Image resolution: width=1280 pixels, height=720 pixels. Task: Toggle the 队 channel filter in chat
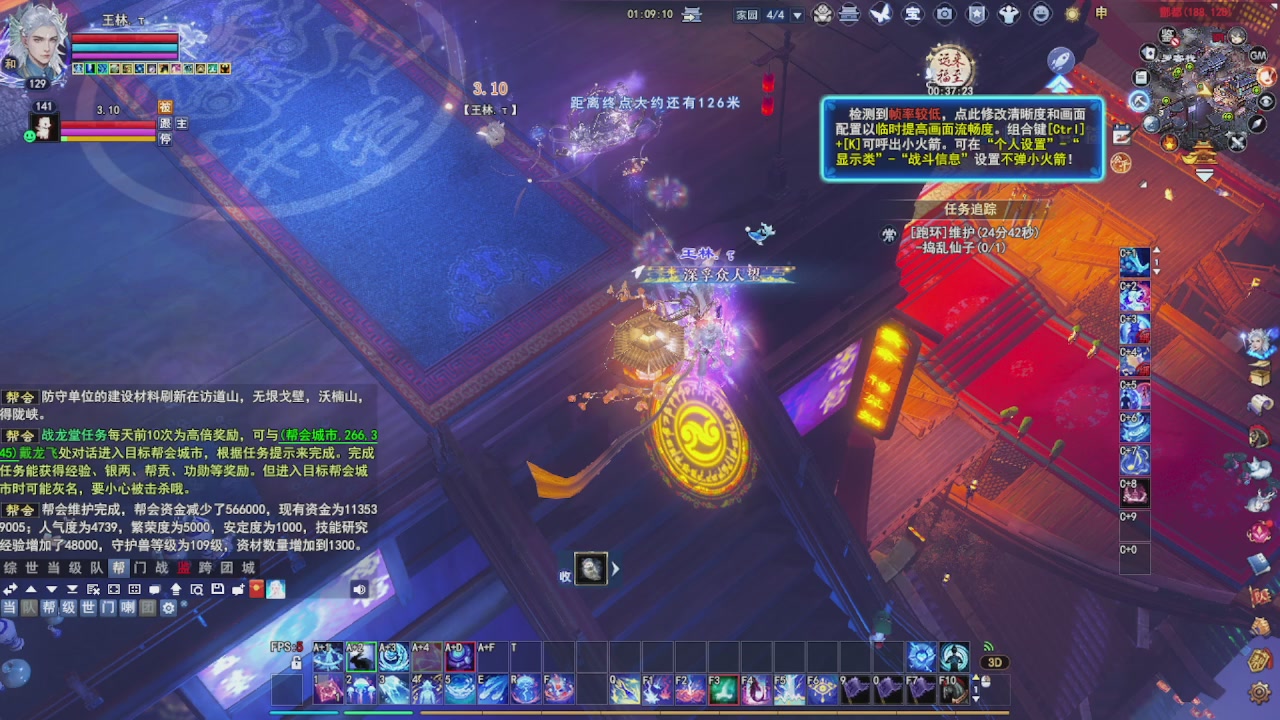tap(31, 608)
